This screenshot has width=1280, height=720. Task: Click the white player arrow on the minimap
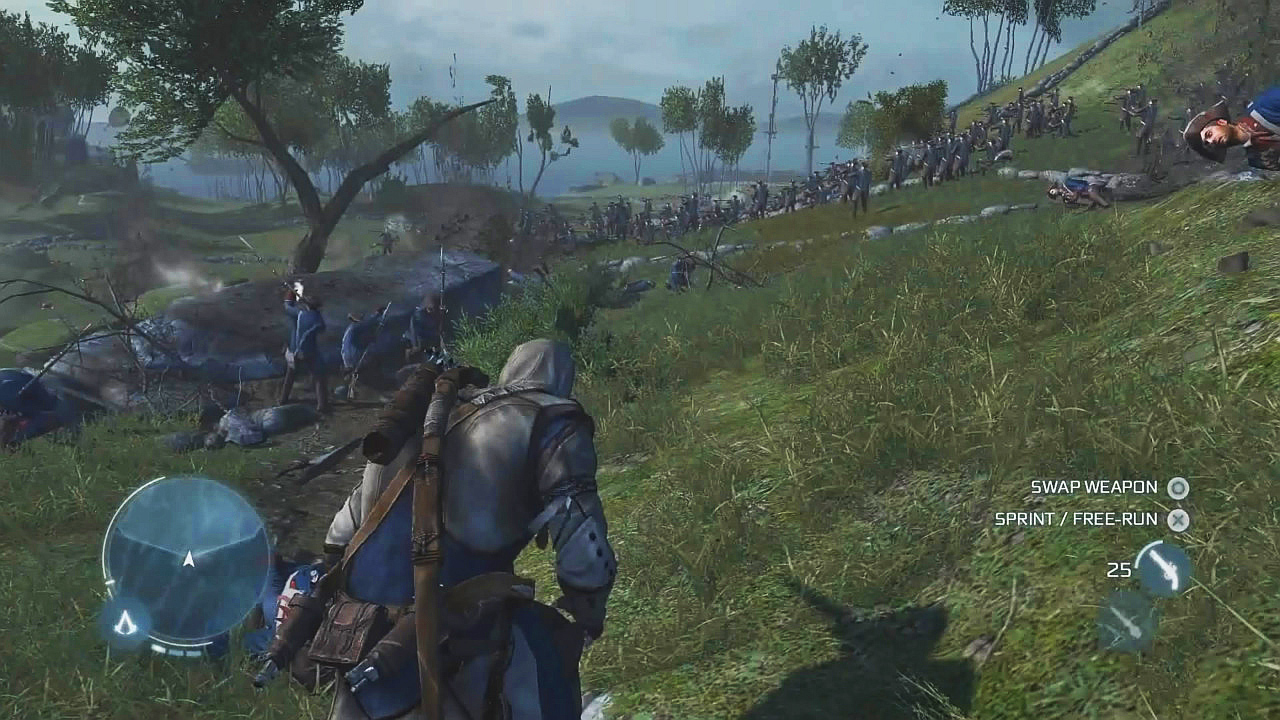click(x=188, y=559)
